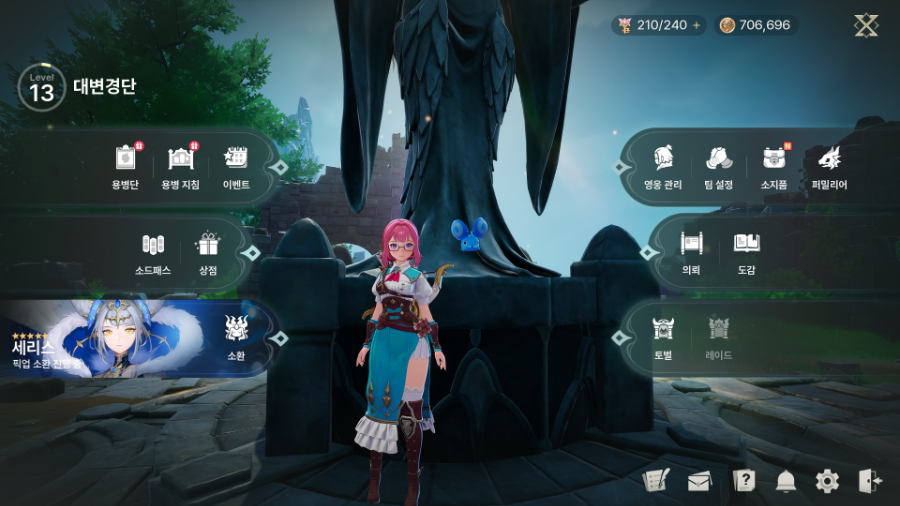Open the 소환 summon menu
The height and width of the screenshot is (506, 900).
coord(236,335)
